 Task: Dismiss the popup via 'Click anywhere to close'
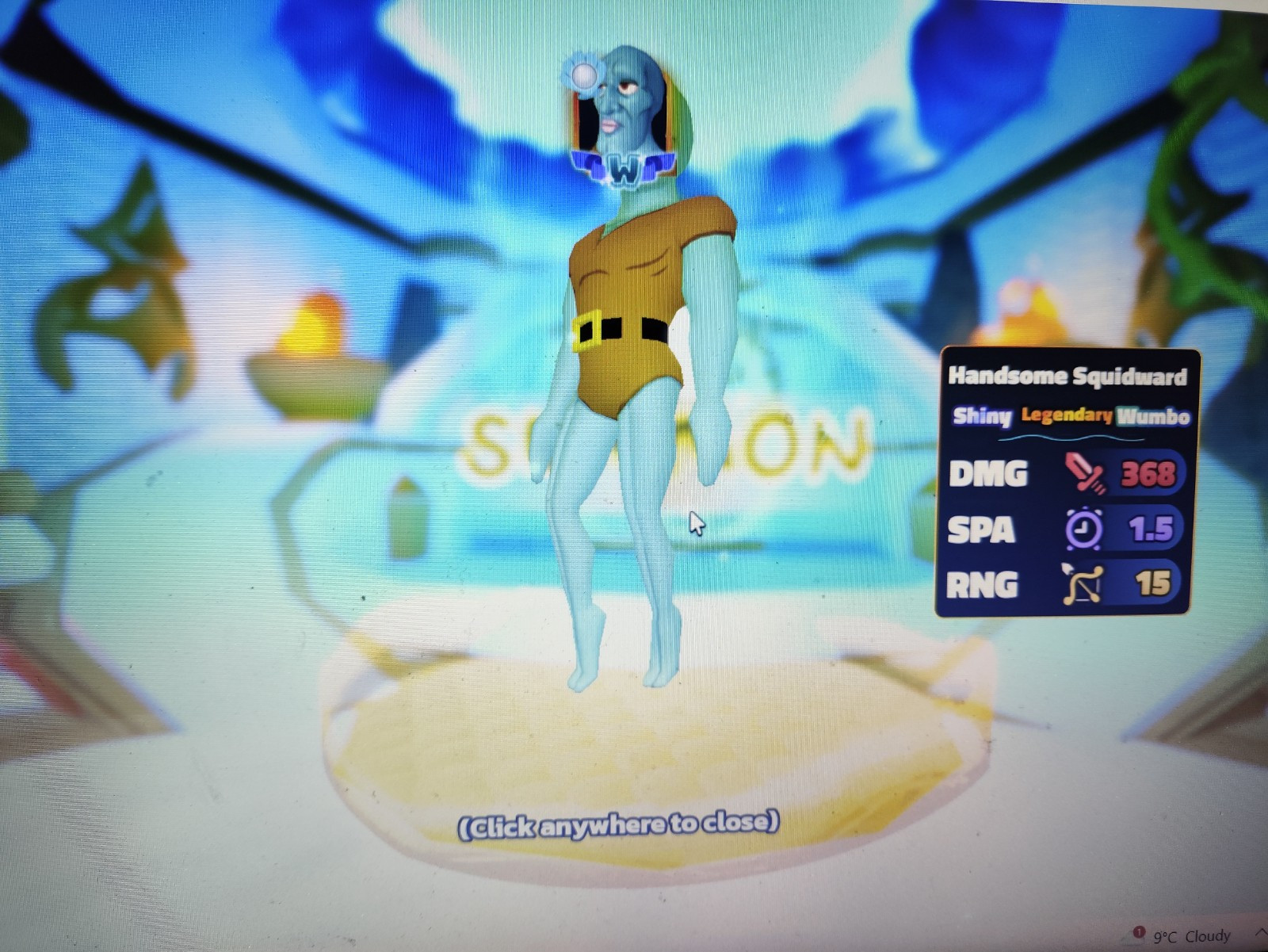pos(617,824)
